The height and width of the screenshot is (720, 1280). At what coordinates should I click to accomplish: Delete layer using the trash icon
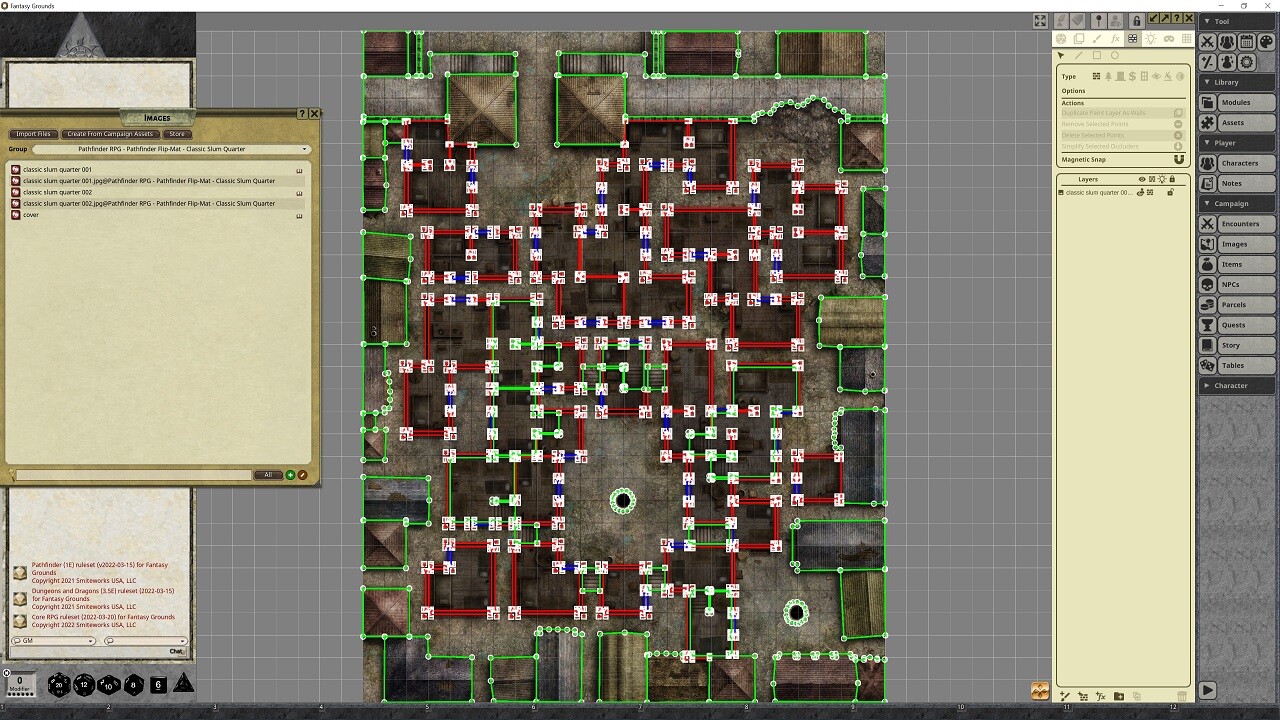coord(1182,696)
